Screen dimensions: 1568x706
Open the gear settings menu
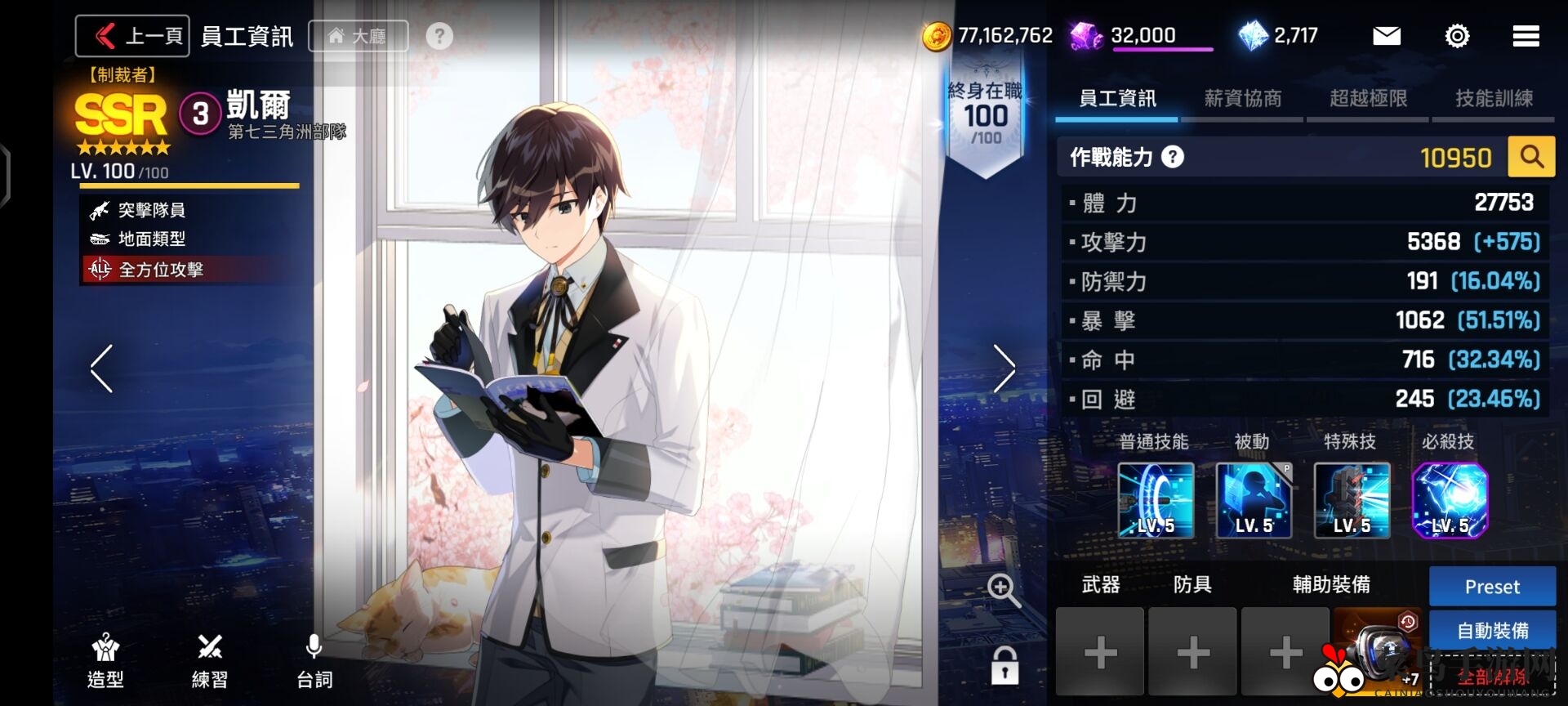click(1457, 36)
